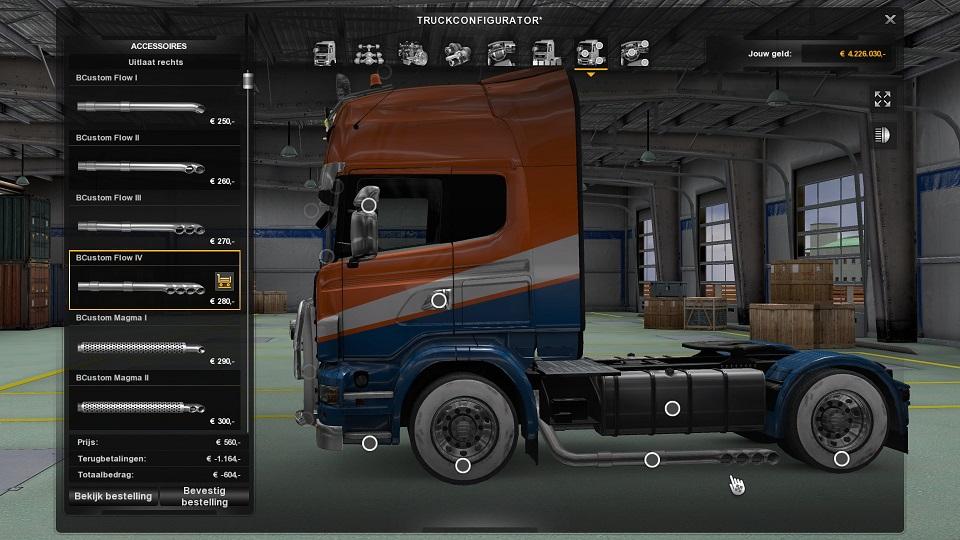Select the side mirror accessory node
960x540 pixels.
[x=368, y=205]
